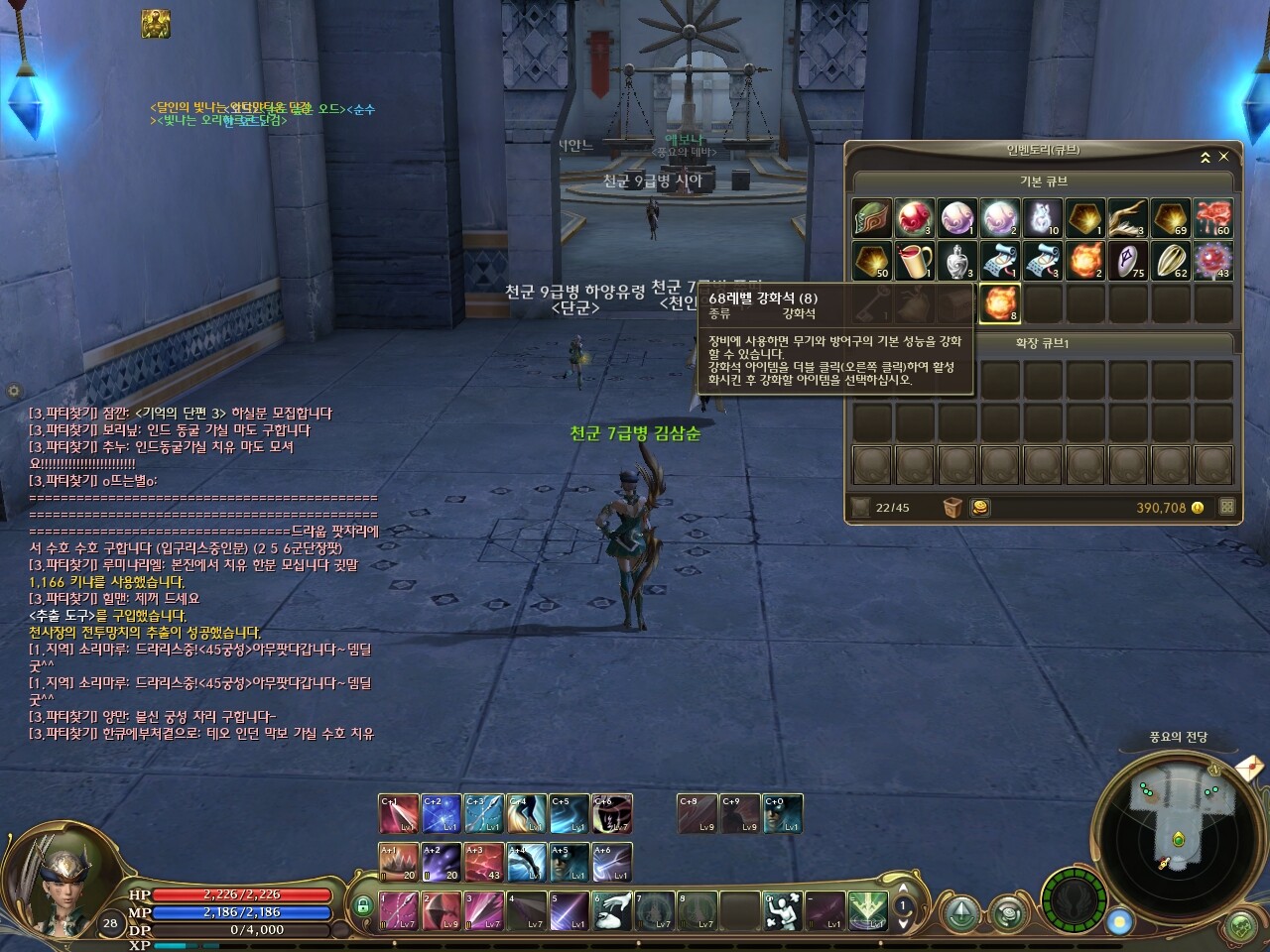The height and width of the screenshot is (952, 1270).
Task: Open the mail envelope icon
Action: tap(1249, 768)
